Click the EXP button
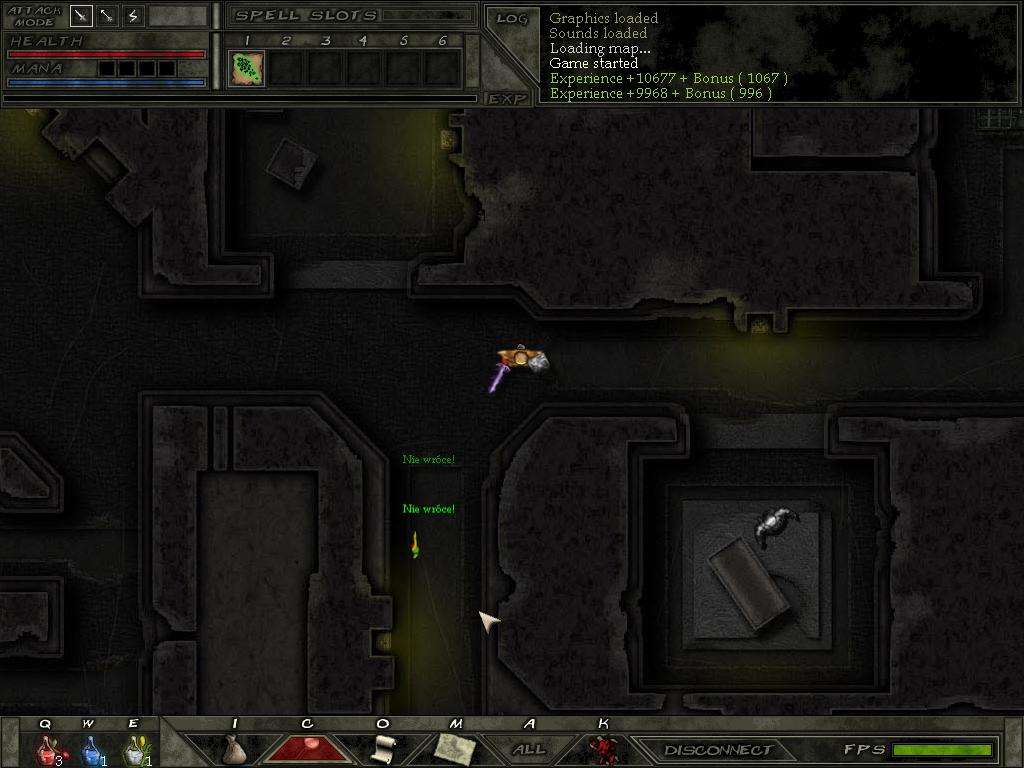This screenshot has width=1024, height=768. tap(507, 98)
